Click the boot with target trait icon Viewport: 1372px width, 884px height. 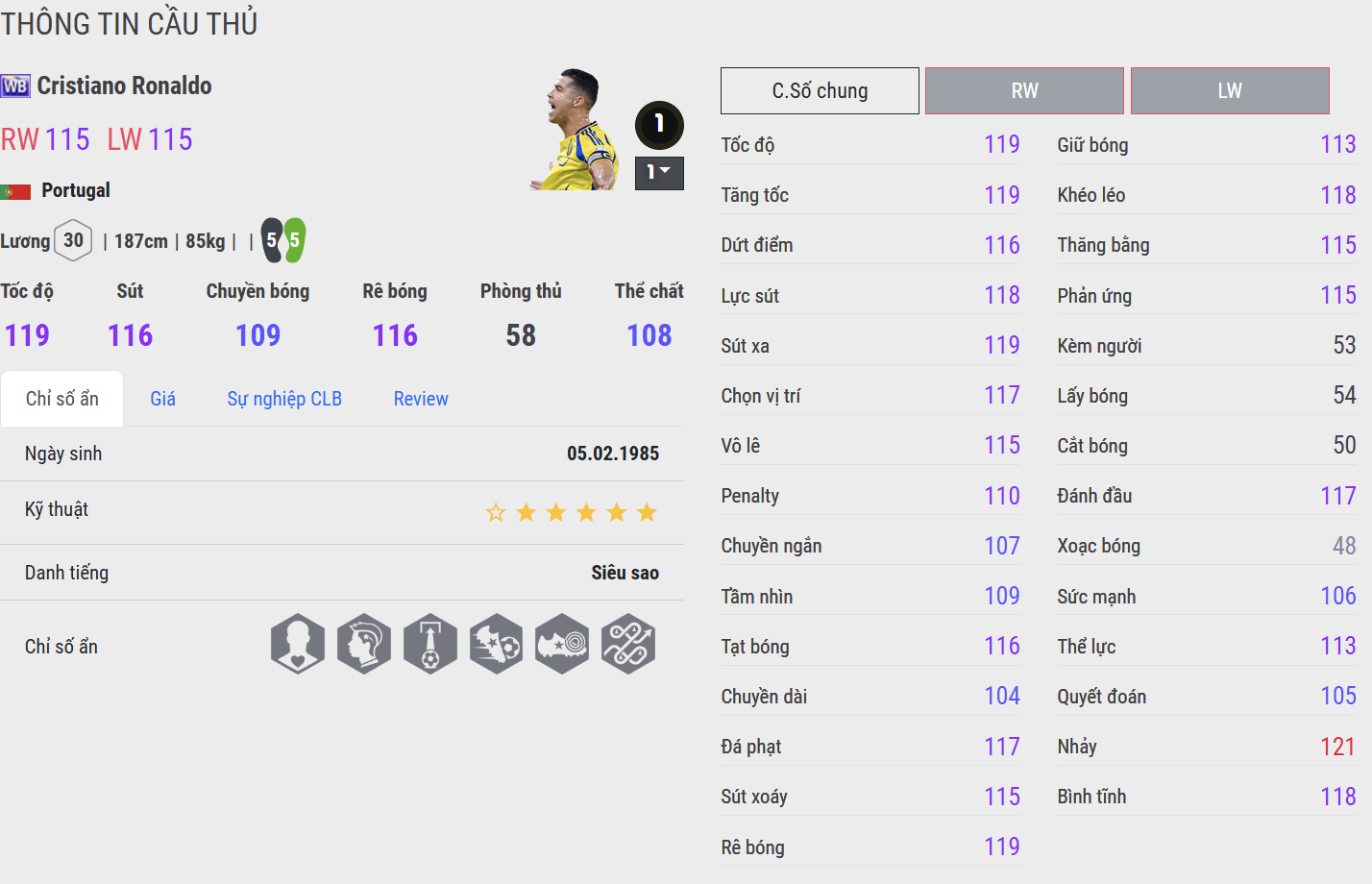pyautogui.click(x=562, y=644)
